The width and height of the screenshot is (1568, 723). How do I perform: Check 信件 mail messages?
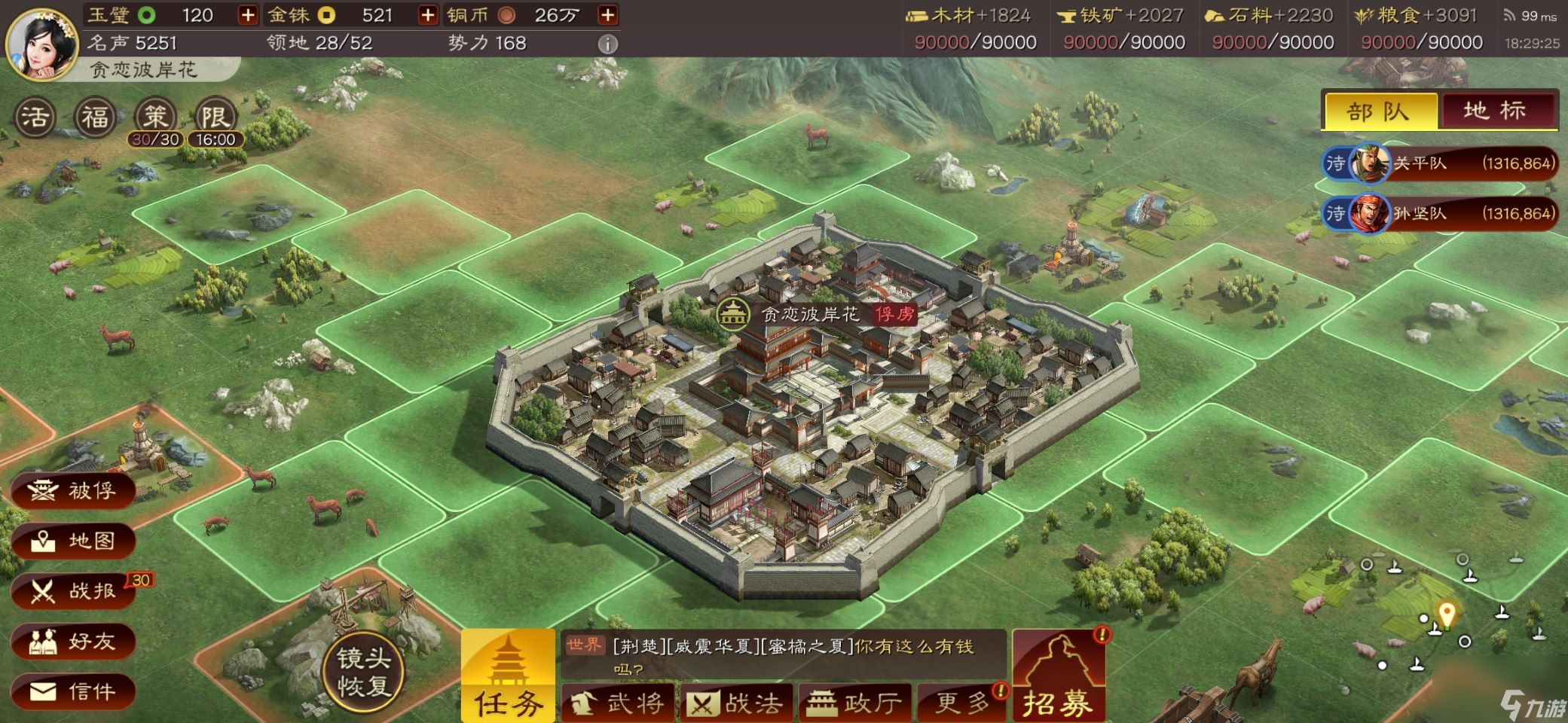pos(73,691)
